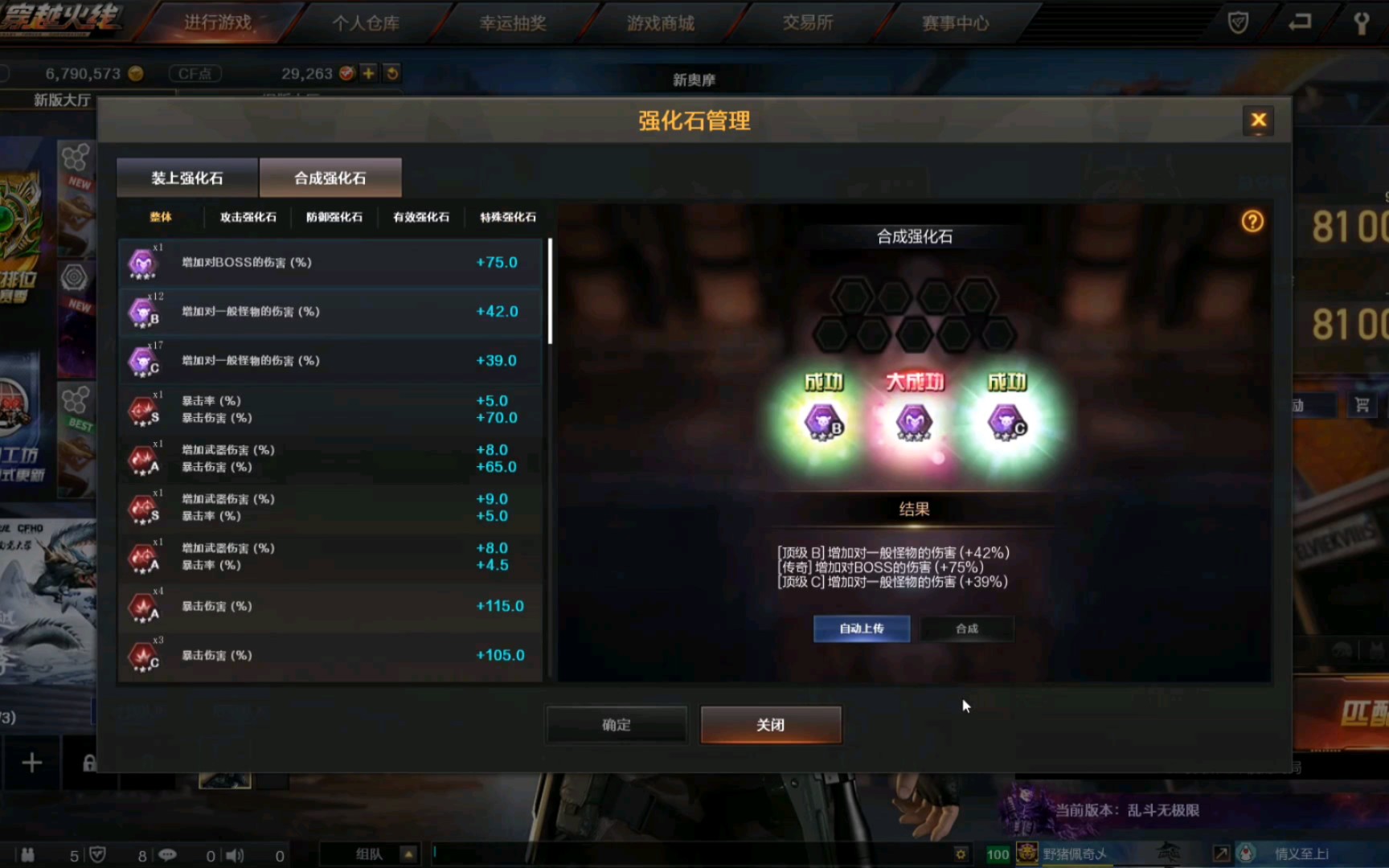Click the plus icon to add CF points
The image size is (1389, 868).
(x=367, y=73)
